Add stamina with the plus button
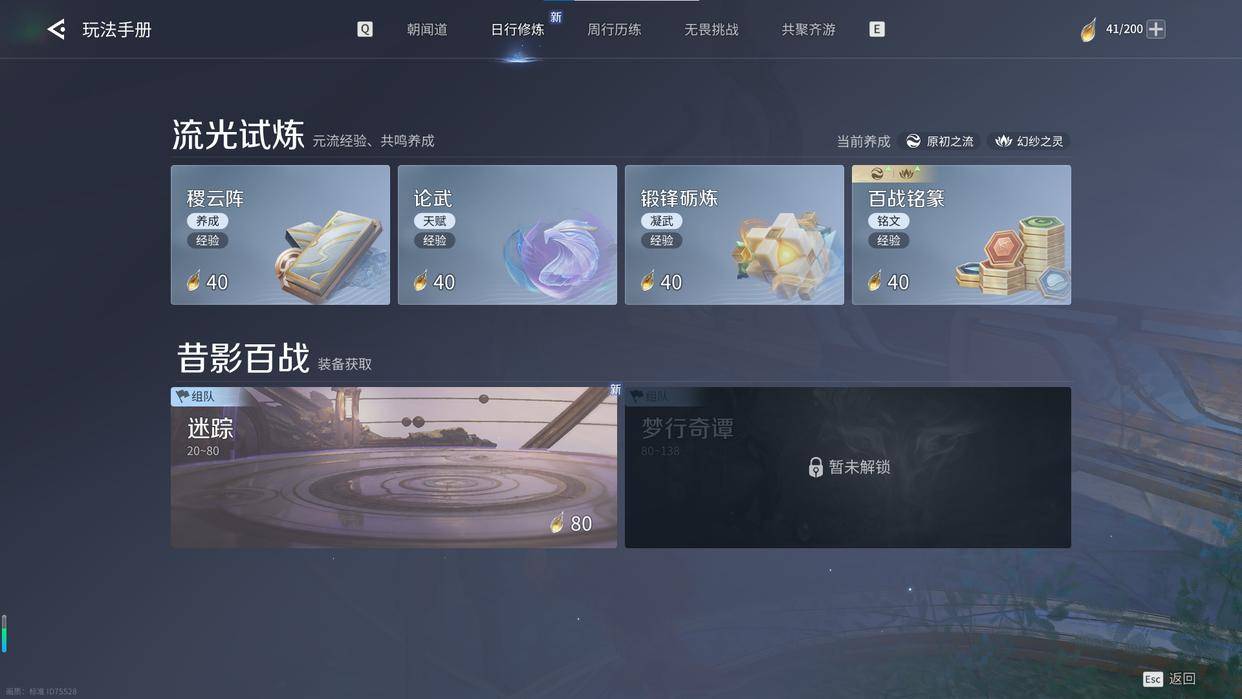This screenshot has width=1242, height=699. click(1156, 29)
